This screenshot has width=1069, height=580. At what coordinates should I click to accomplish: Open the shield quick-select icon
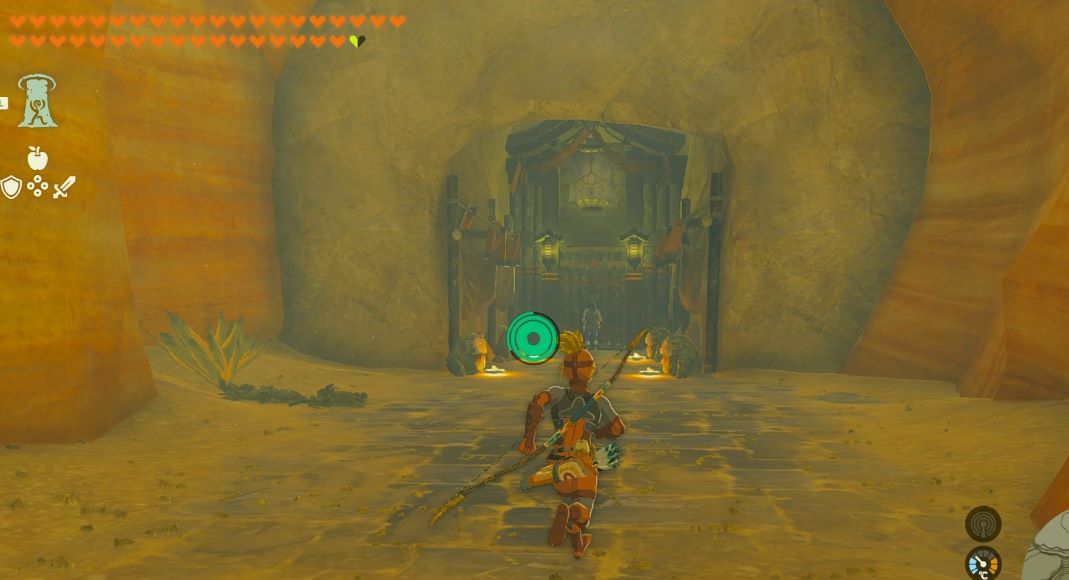coord(11,187)
